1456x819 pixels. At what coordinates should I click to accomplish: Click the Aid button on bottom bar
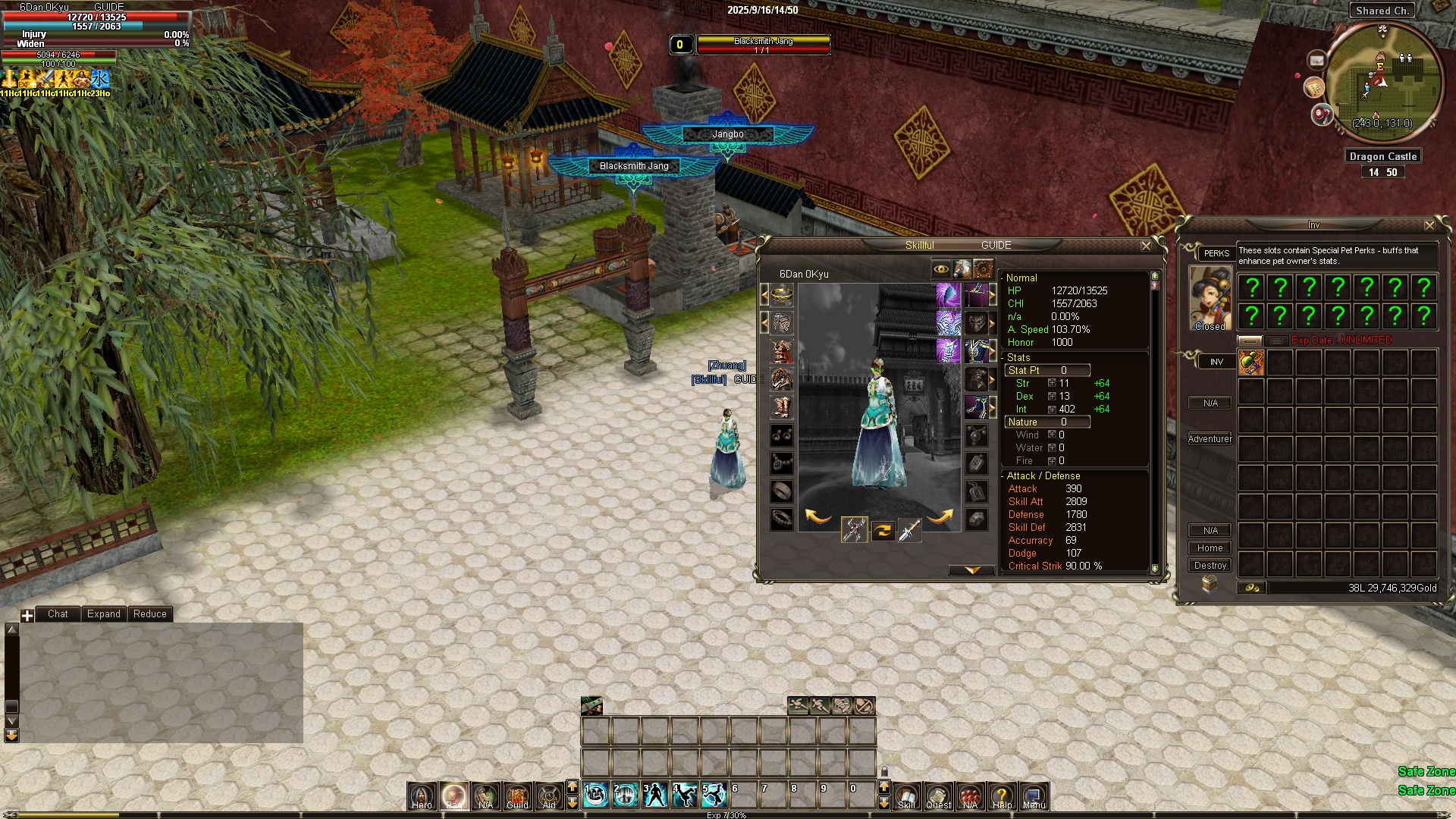549,795
